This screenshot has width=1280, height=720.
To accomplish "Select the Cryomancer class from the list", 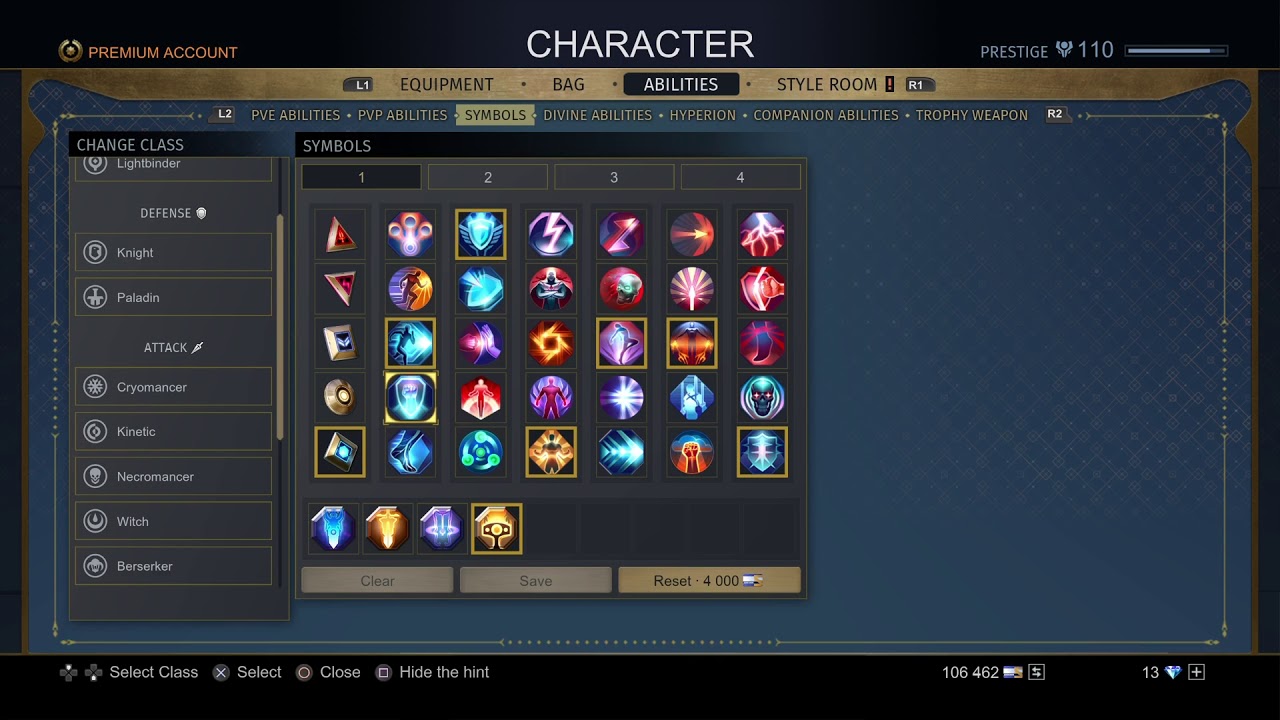I will [x=172, y=387].
